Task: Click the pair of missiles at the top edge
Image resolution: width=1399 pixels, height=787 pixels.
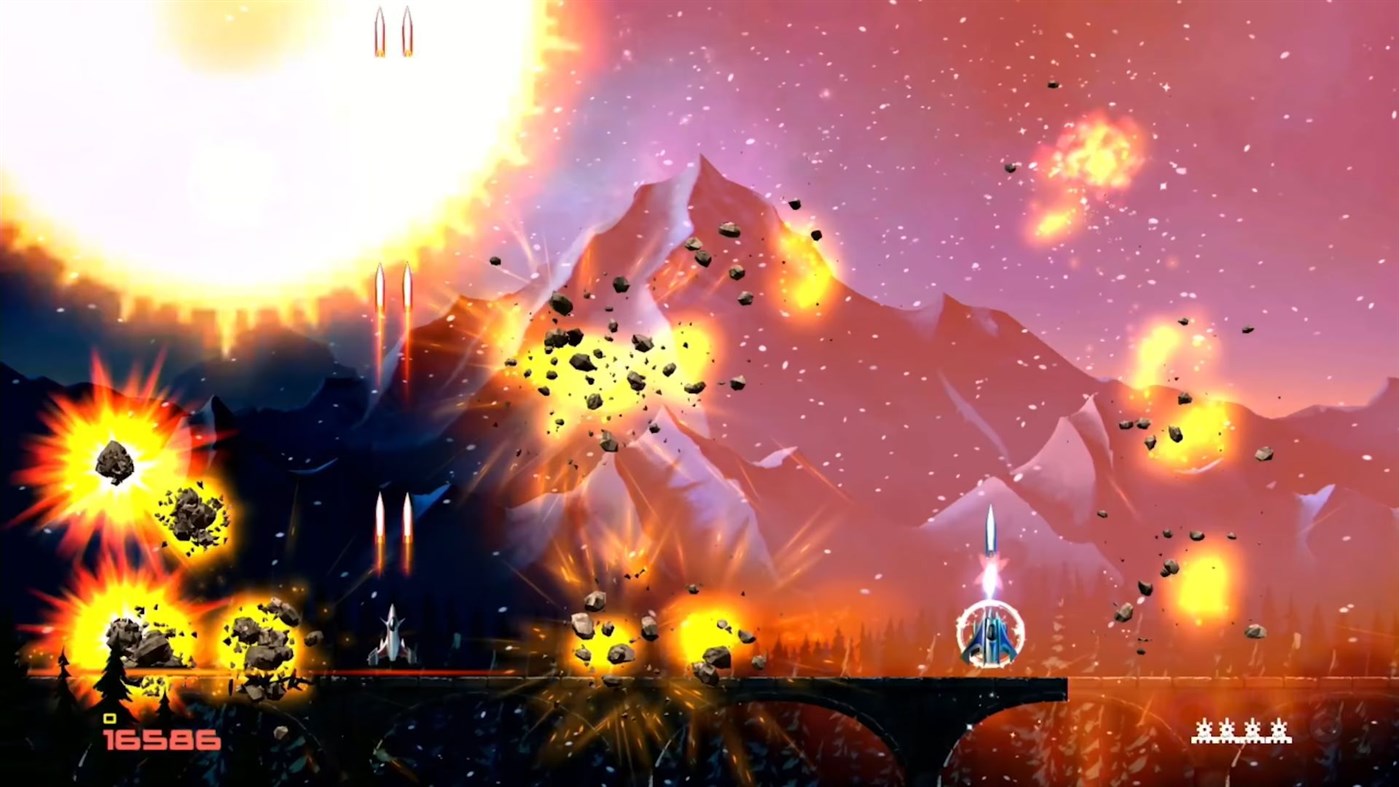Action: (392, 30)
